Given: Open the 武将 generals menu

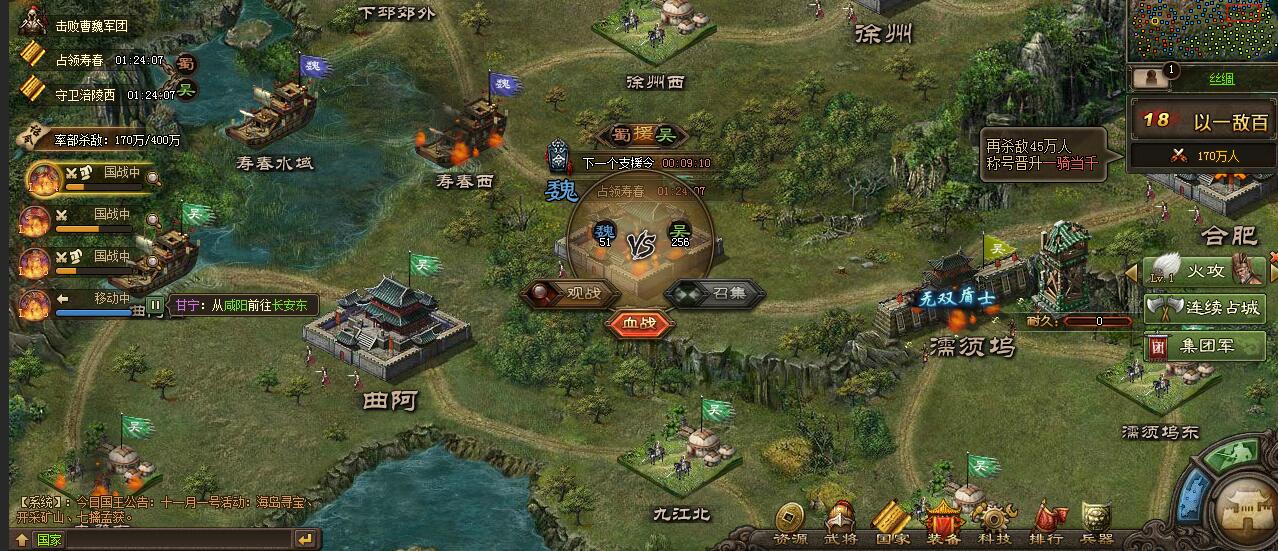Looking at the screenshot, I should pyautogui.click(x=841, y=522).
